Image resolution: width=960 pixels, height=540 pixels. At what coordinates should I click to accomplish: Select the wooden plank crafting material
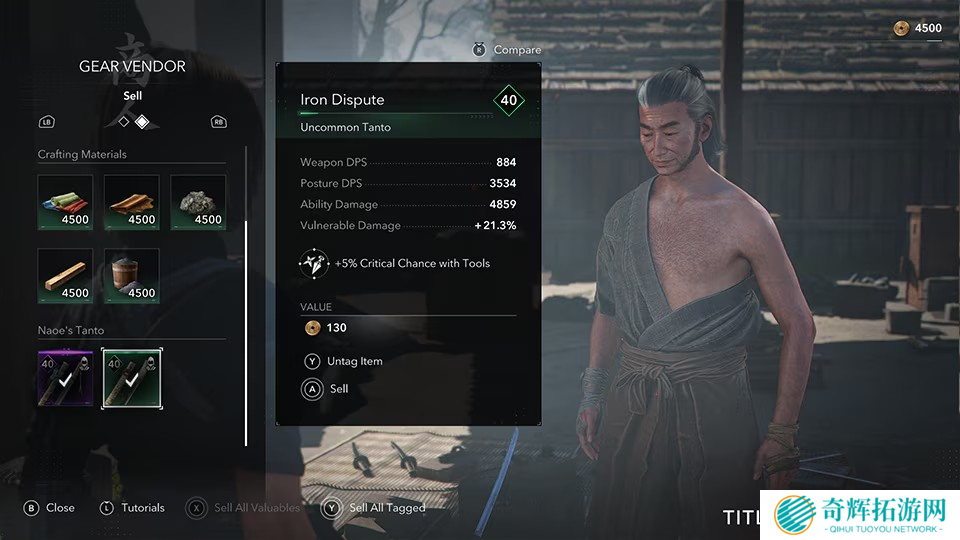click(x=65, y=276)
